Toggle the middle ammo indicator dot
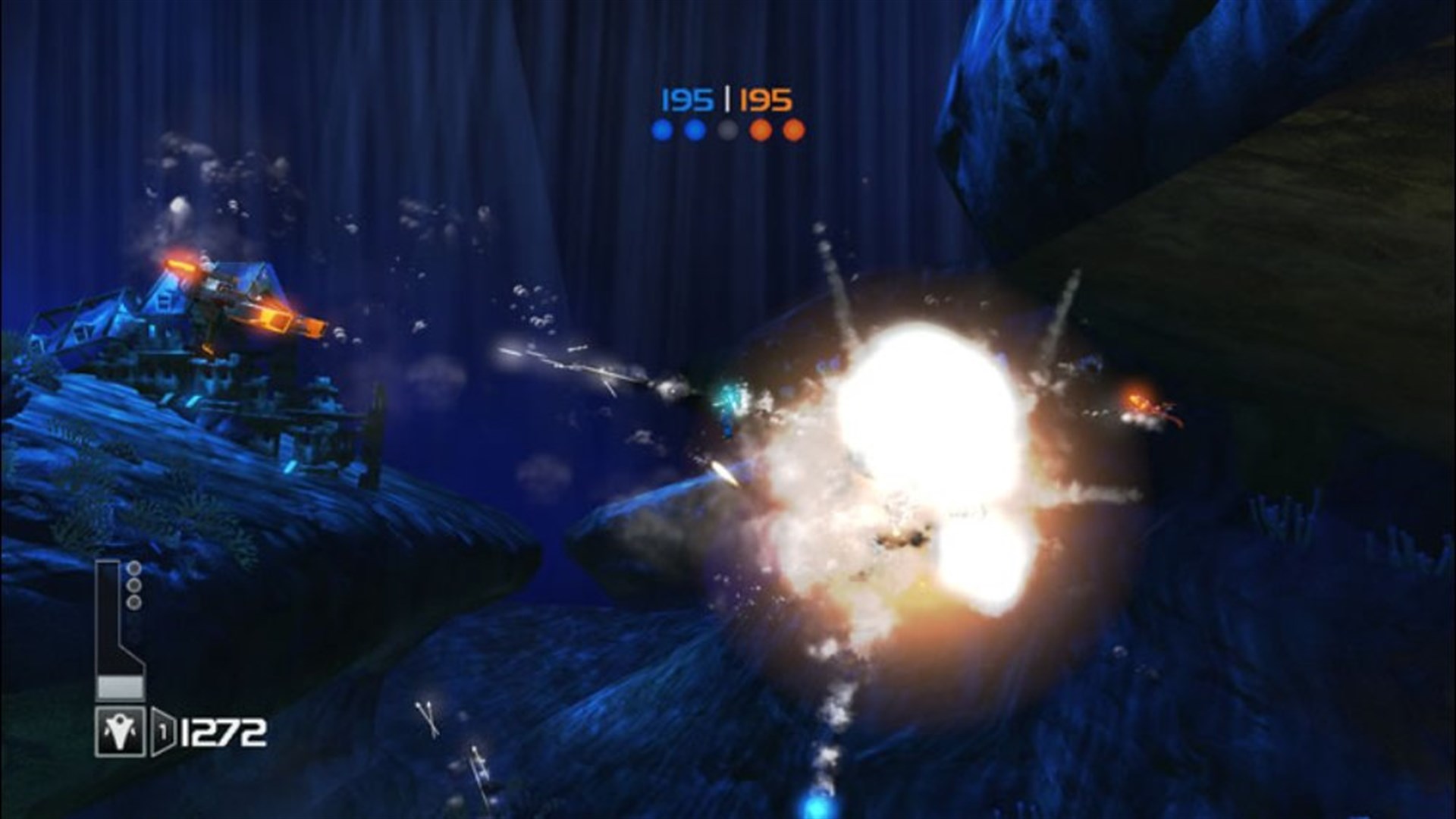 pyautogui.click(x=133, y=586)
